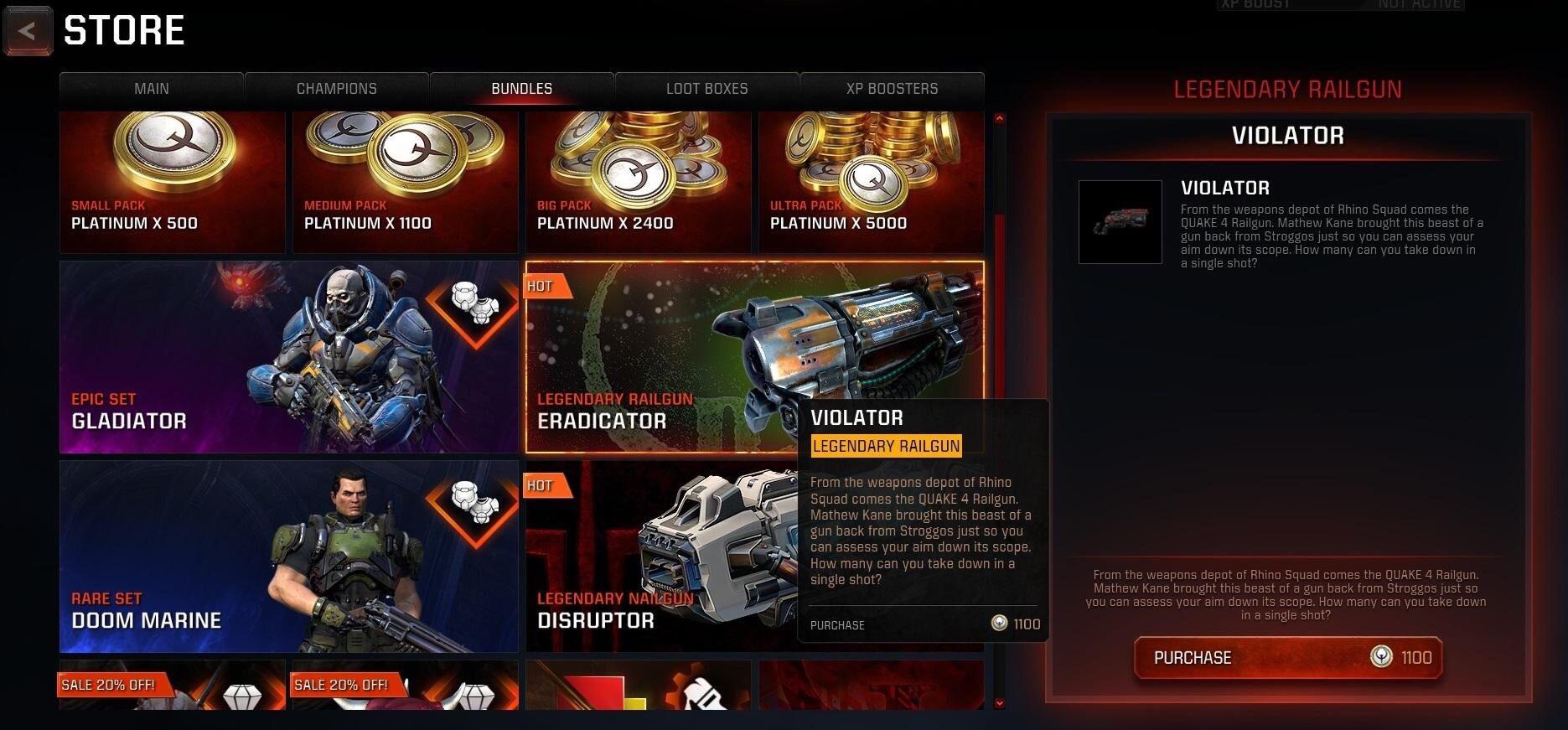Viewport: 1568px width, 730px height.
Task: Click the coin icon next to 1100 in tooltip
Action: 999,624
